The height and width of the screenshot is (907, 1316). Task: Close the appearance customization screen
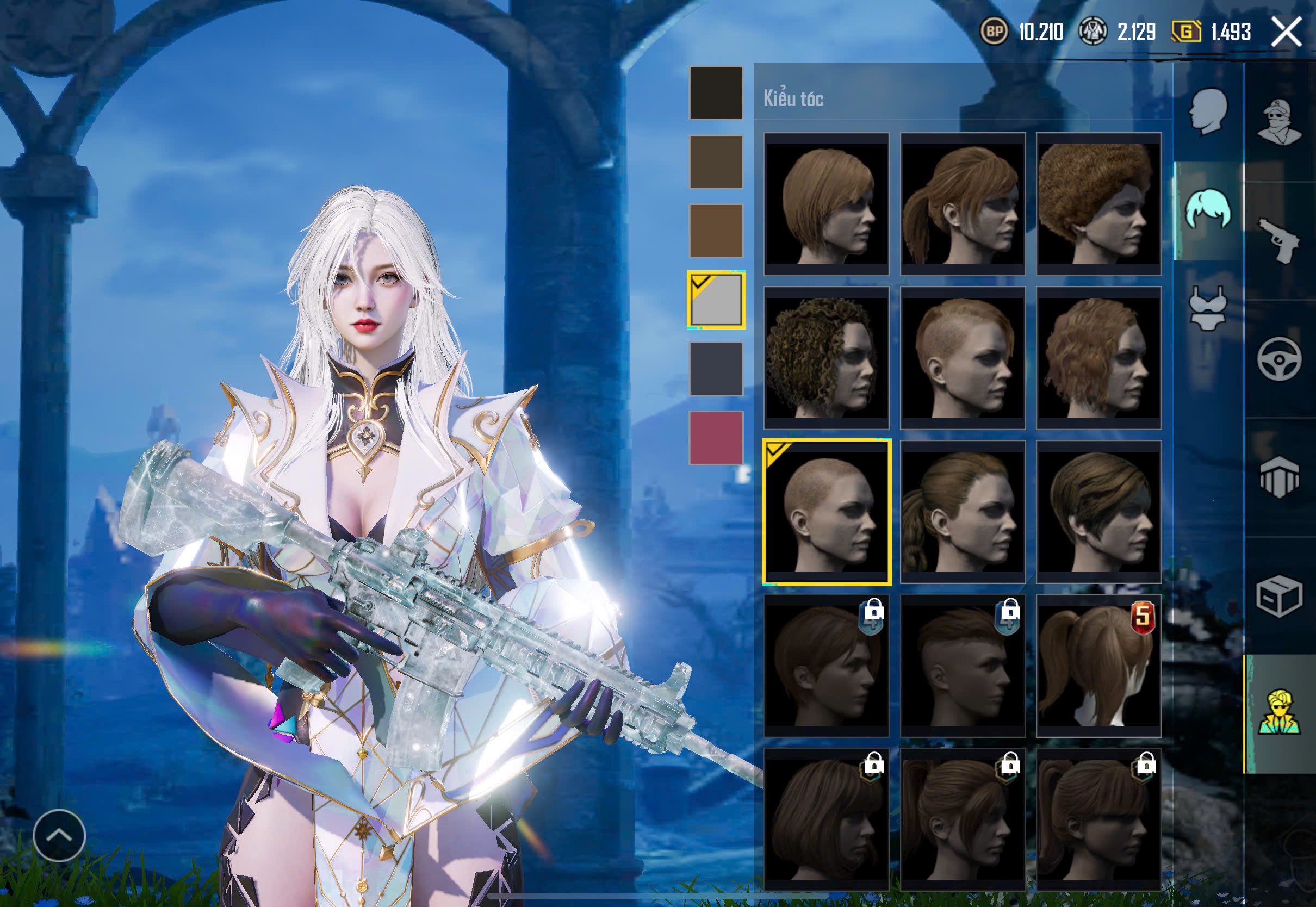point(1286,31)
